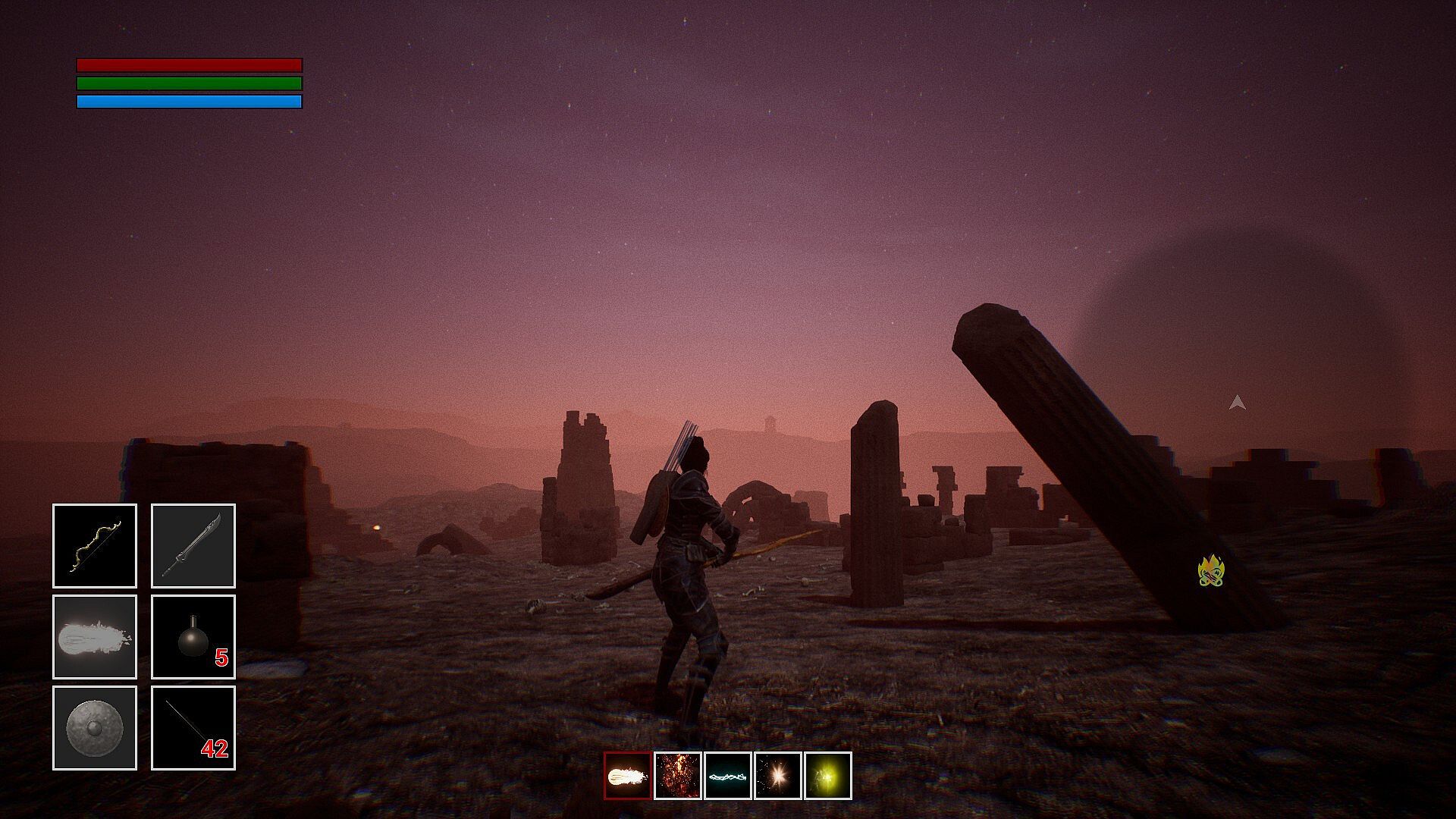Click the yellow flame waypoint marker
1456x819 pixels.
[1211, 571]
